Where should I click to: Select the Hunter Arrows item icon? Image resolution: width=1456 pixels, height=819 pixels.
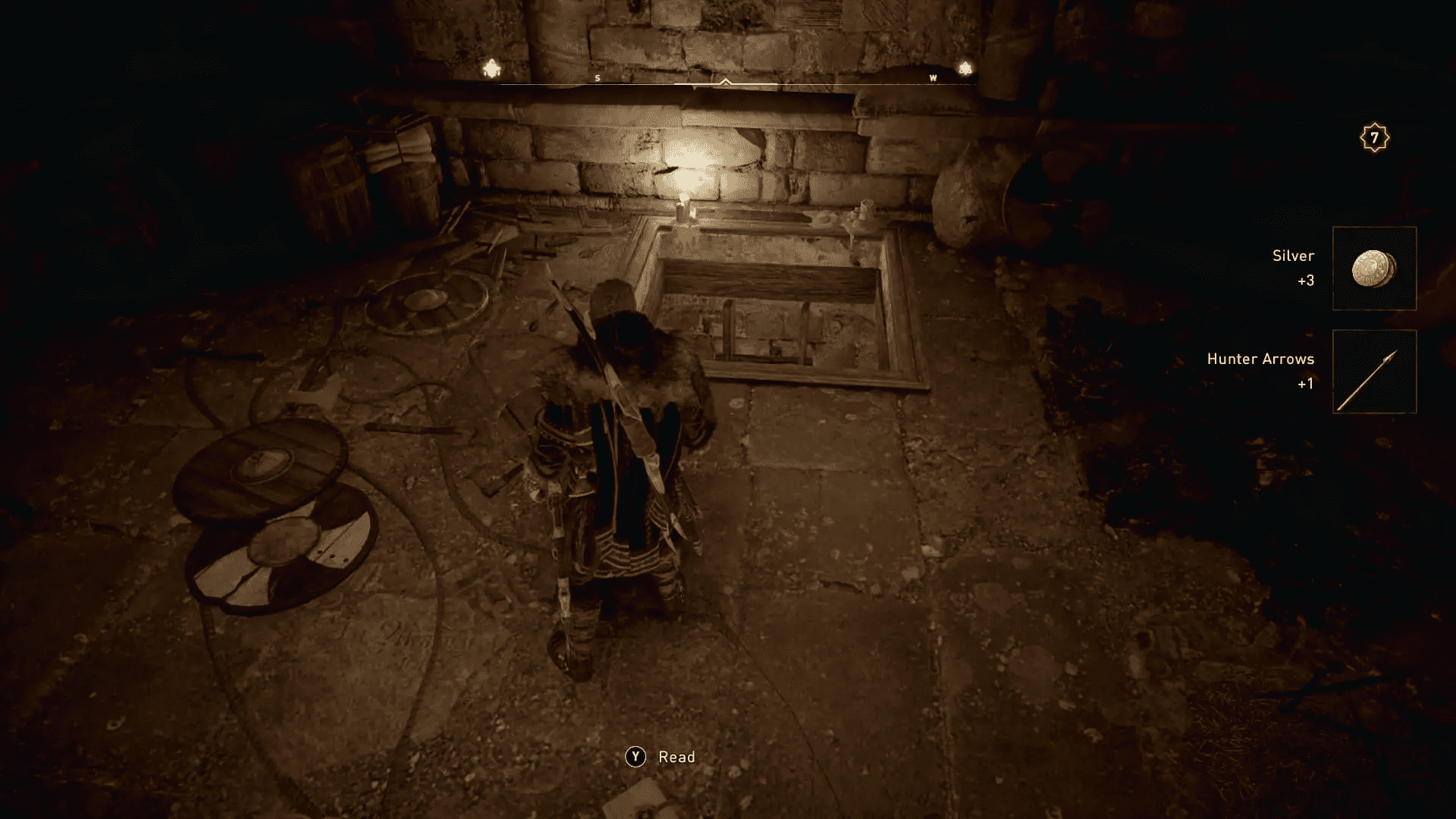click(1374, 379)
